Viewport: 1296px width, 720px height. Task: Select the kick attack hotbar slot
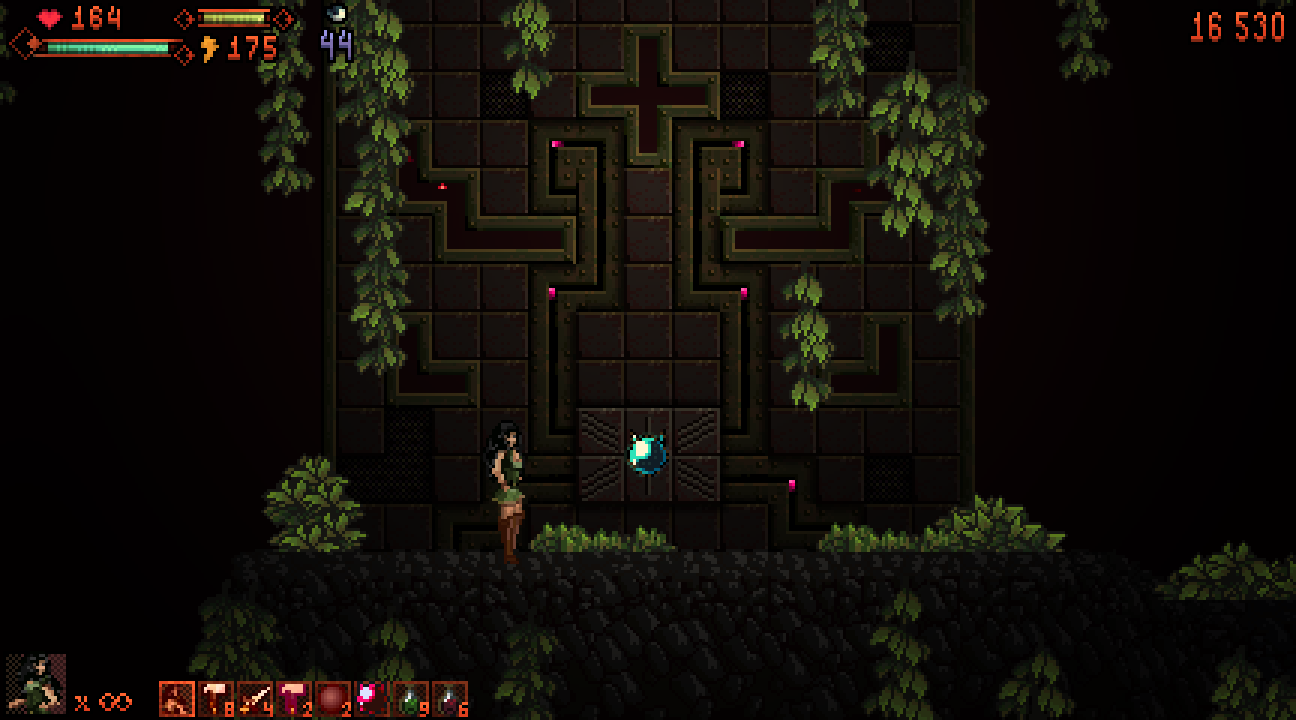pyautogui.click(x=177, y=699)
